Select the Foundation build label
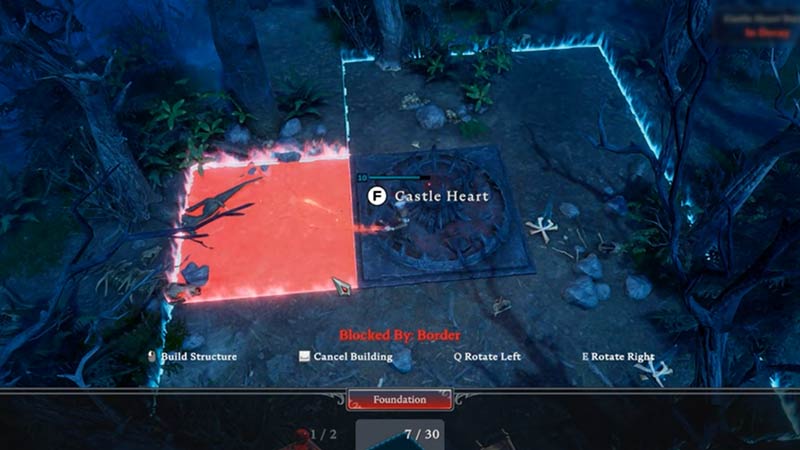This screenshot has width=800, height=450. (x=399, y=400)
